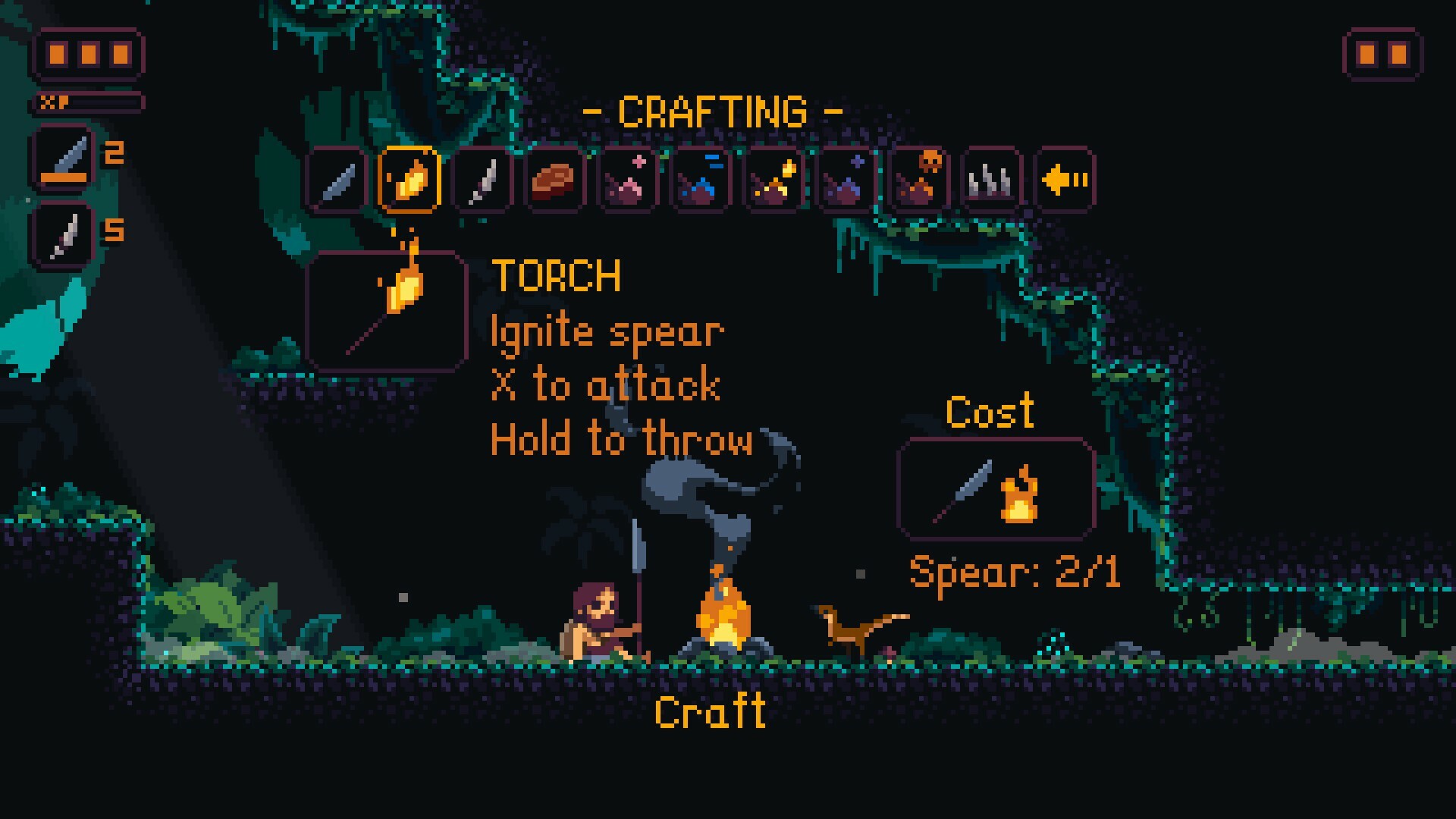Select the torch crafting recipe

(x=410, y=179)
